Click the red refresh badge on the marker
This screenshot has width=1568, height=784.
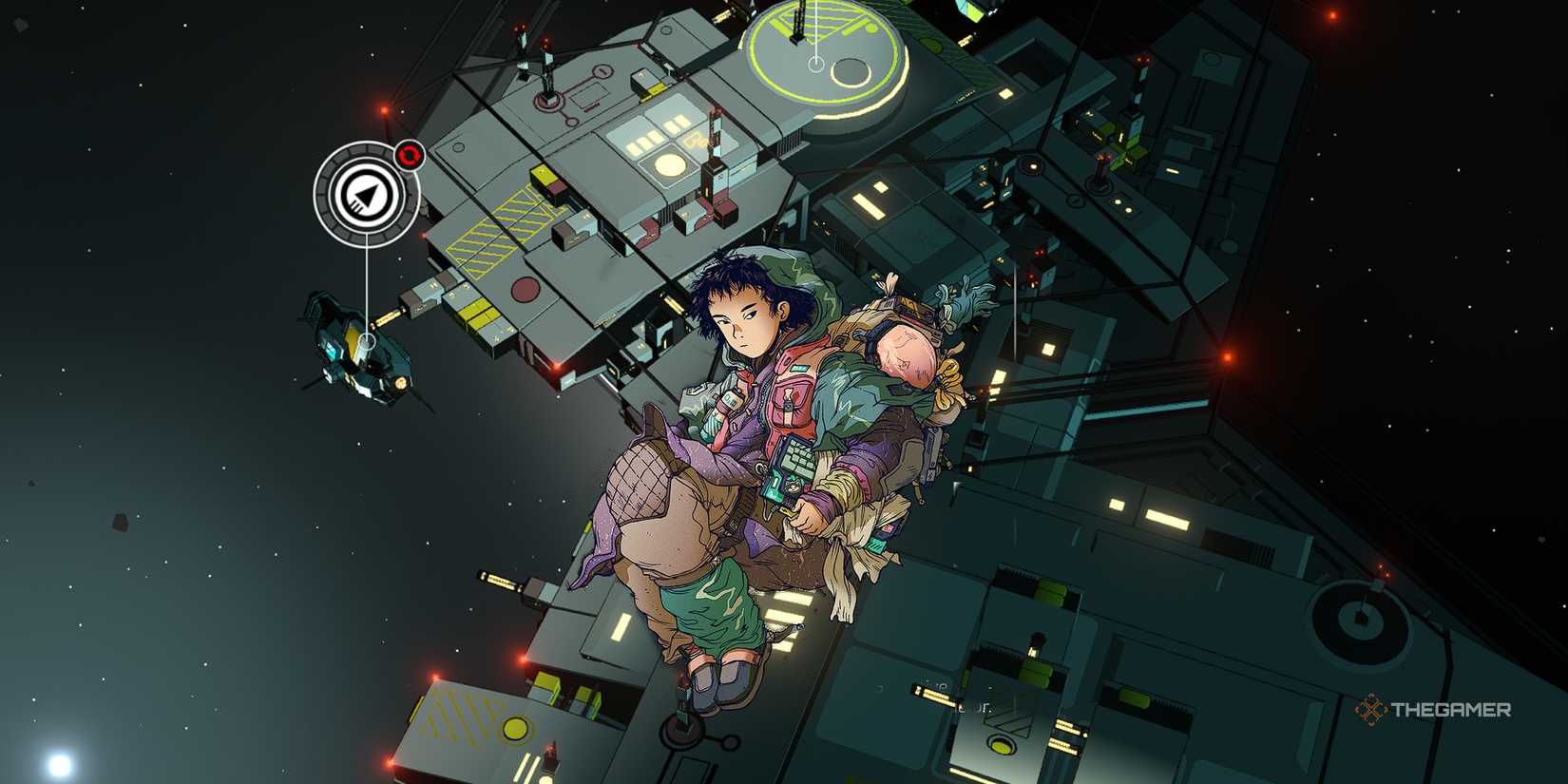(x=409, y=155)
